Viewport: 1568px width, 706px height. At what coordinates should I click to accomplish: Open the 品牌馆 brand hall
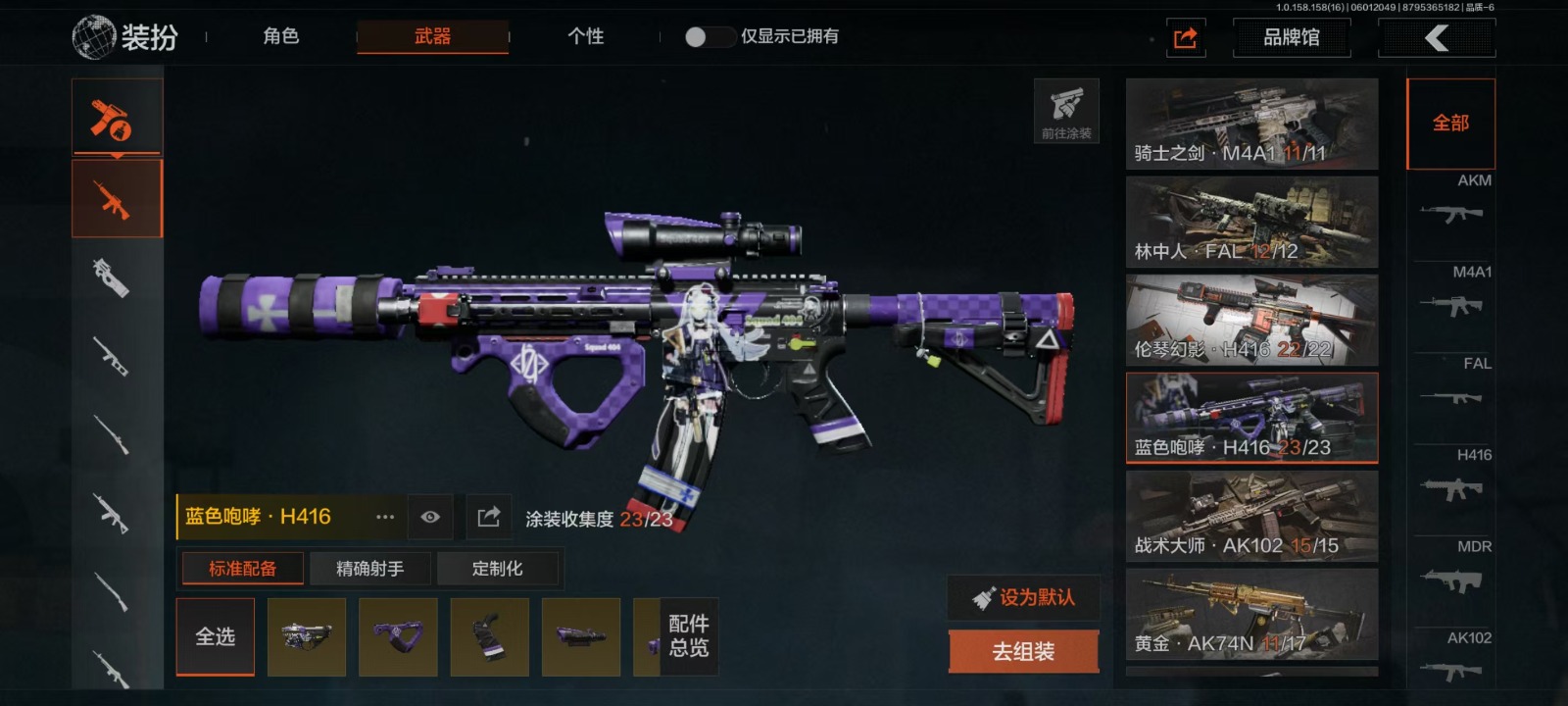pos(1291,37)
